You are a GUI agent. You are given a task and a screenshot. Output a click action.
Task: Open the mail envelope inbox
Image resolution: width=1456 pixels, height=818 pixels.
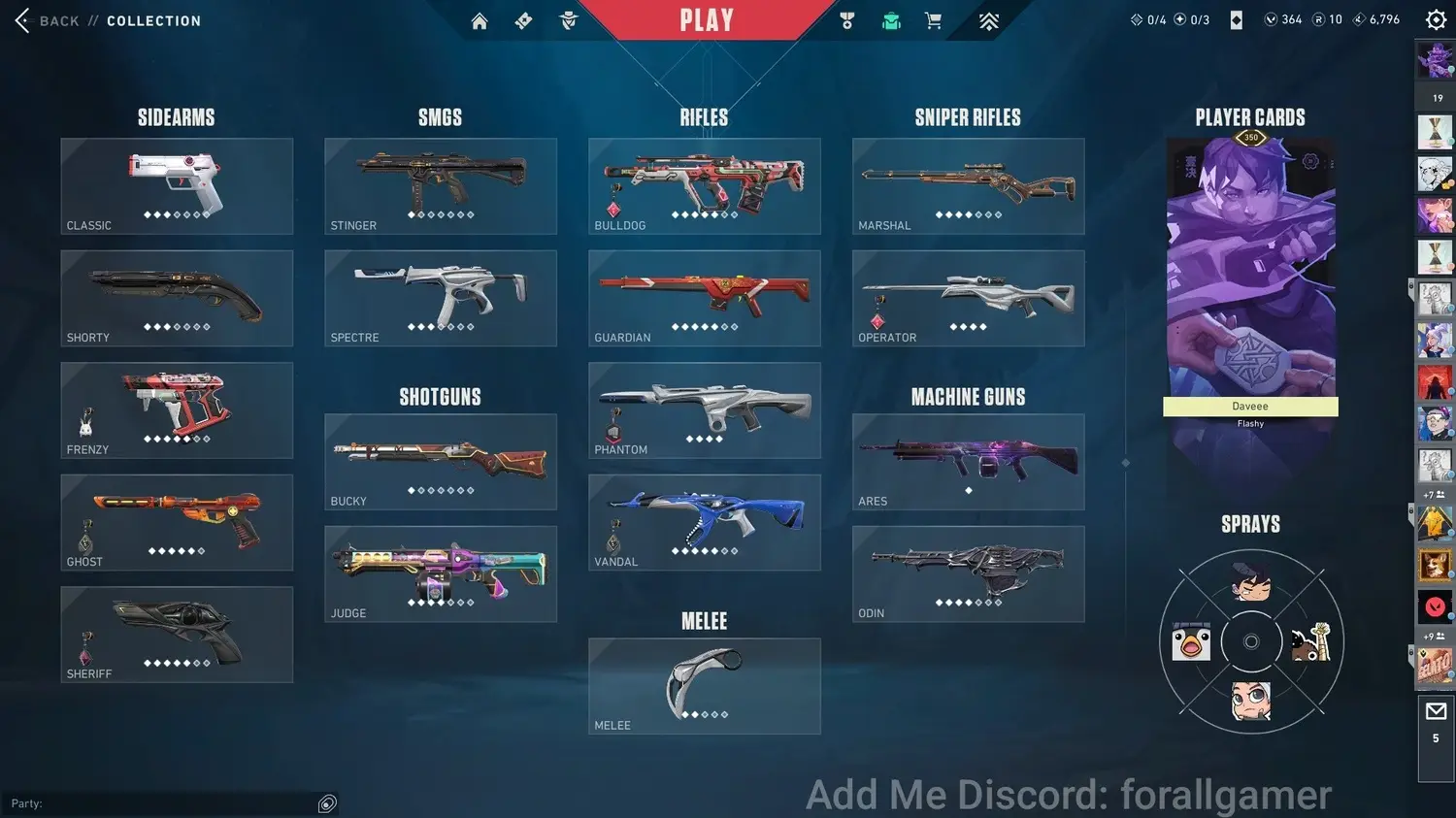pos(1436,711)
